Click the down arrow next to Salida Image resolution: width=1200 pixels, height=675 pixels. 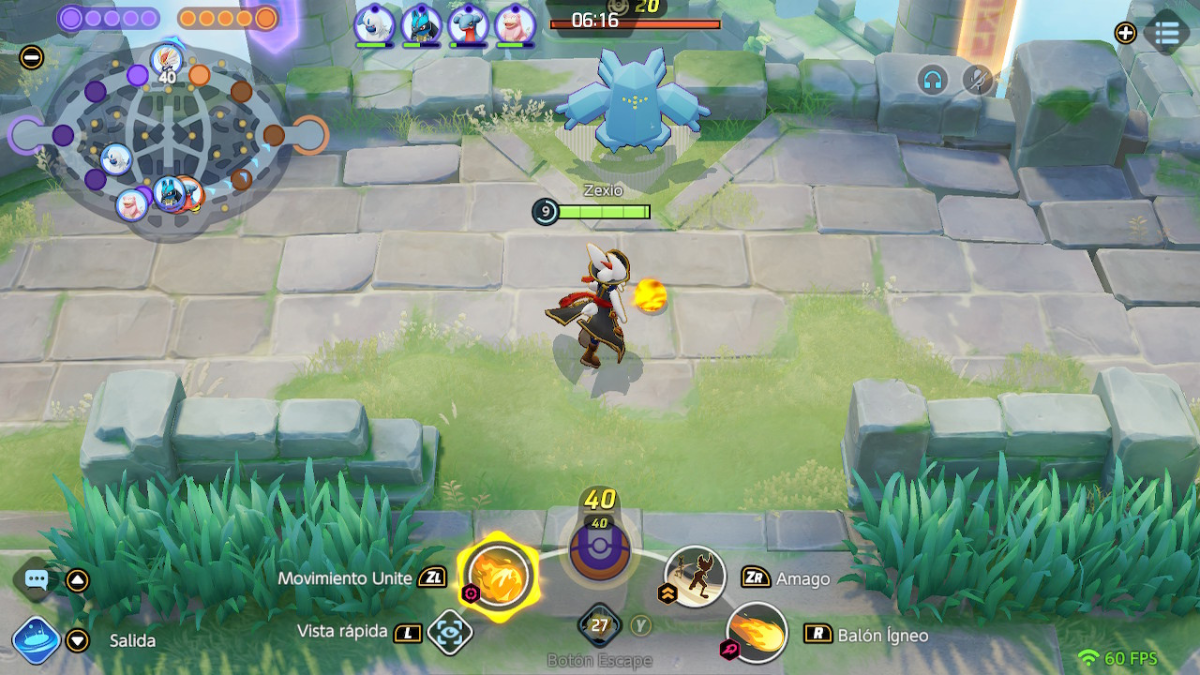point(77,640)
